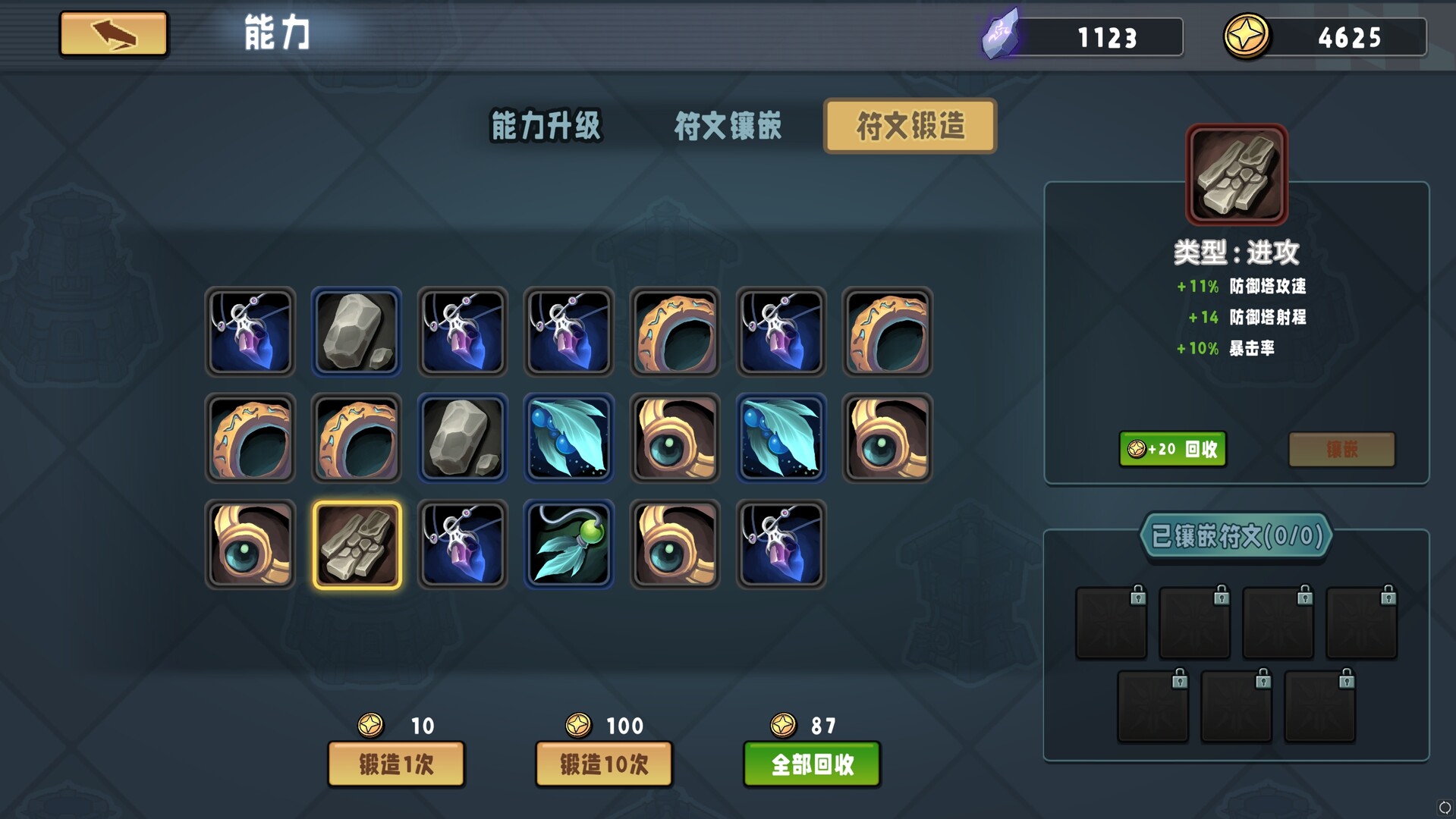Click the rune preview image in the detail panel
1456x819 pixels.
click(1235, 174)
